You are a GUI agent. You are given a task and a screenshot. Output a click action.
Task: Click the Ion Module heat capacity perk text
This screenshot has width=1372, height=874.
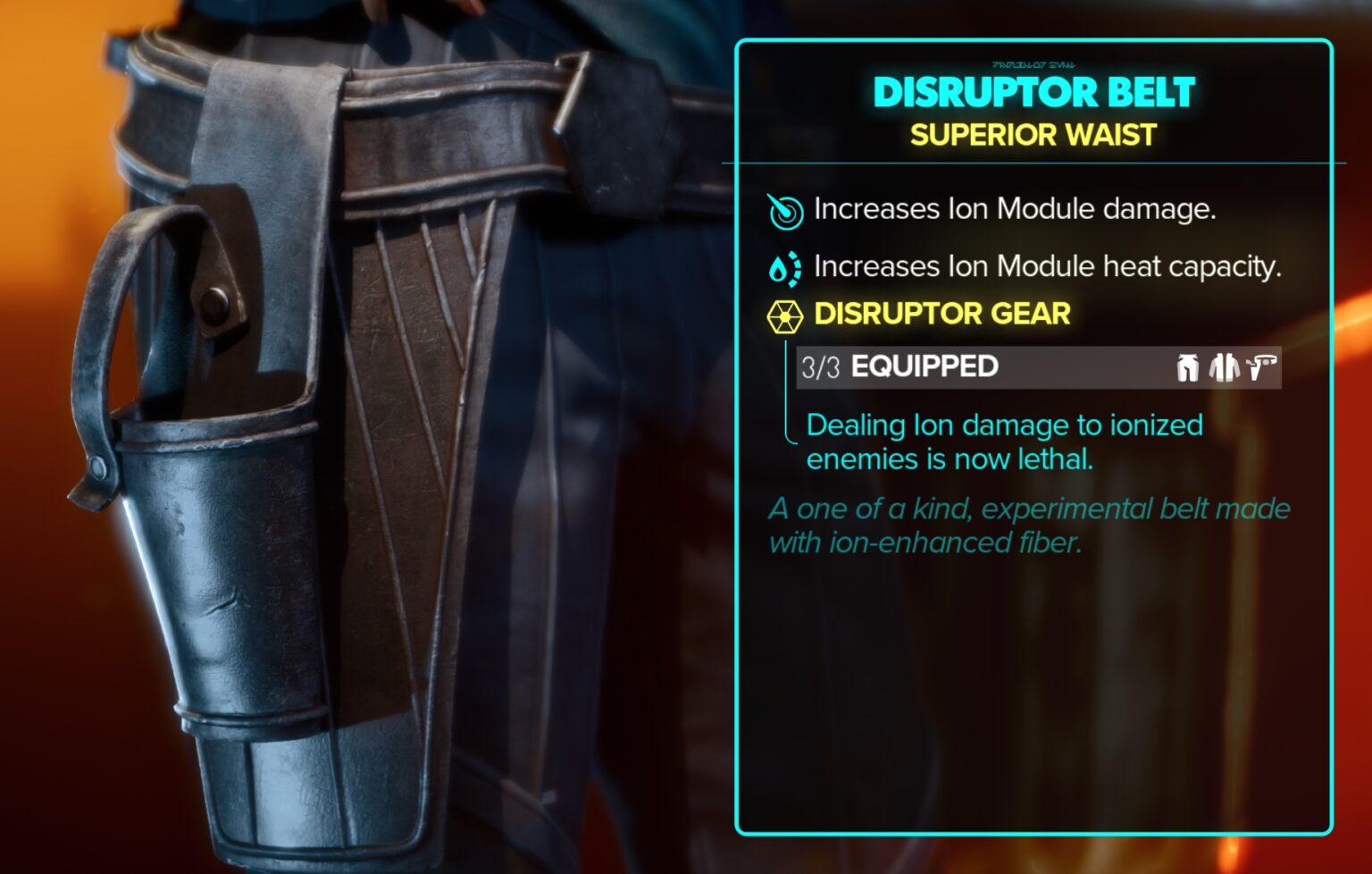[1045, 265]
